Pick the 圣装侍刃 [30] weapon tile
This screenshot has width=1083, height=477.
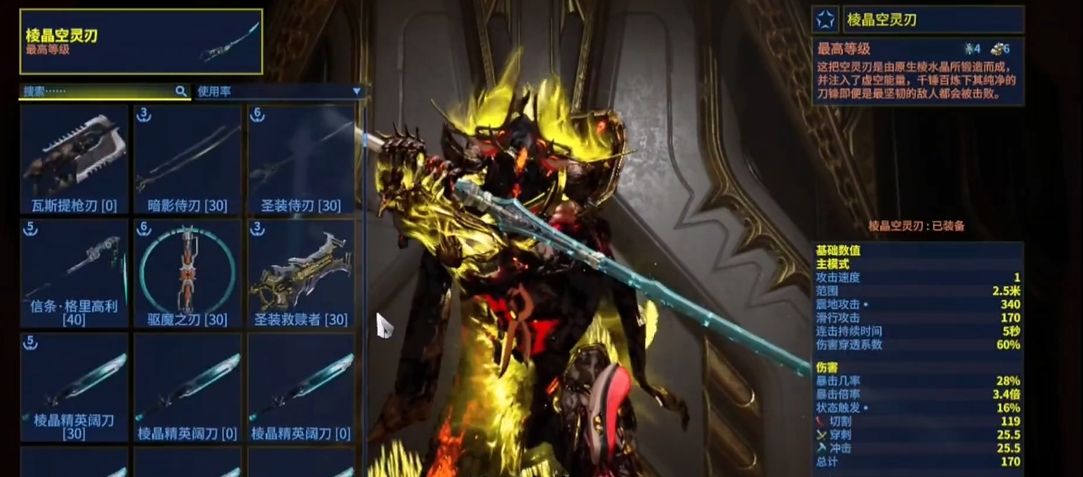click(301, 160)
